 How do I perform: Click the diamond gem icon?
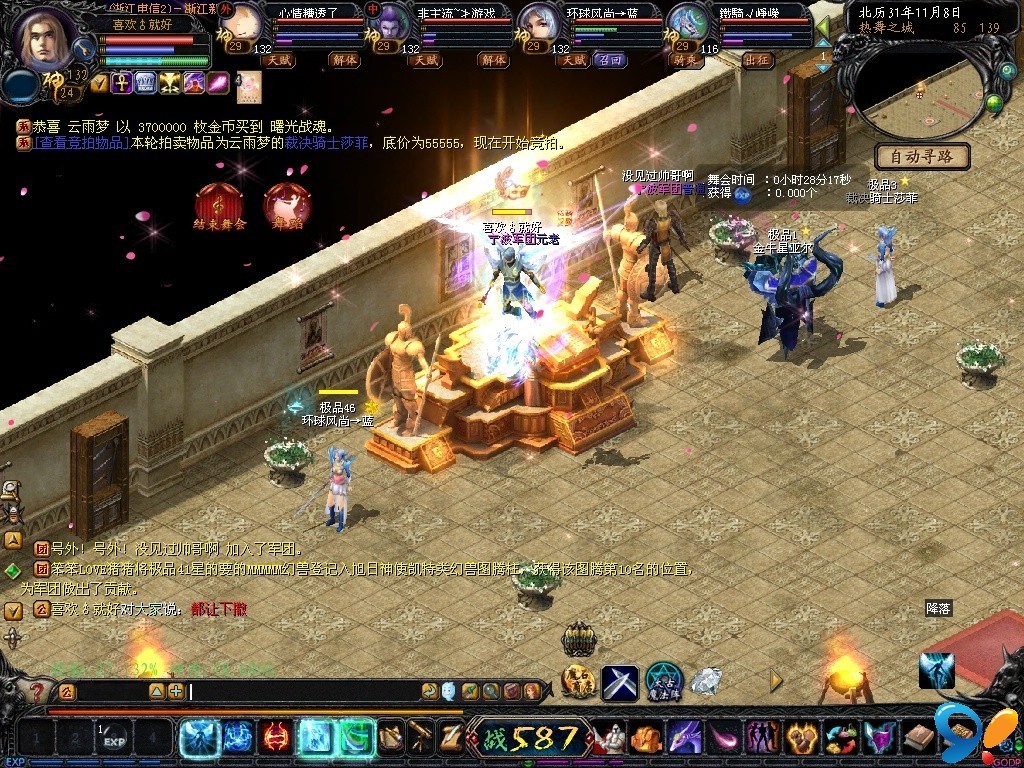pyautogui.click(x=706, y=682)
